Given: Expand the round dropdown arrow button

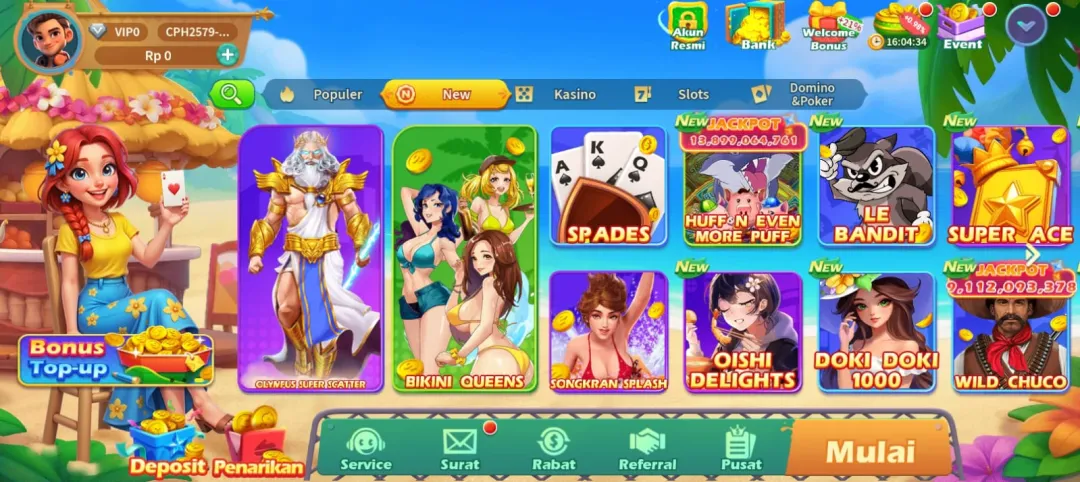Looking at the screenshot, I should pyautogui.click(x=1026, y=25).
